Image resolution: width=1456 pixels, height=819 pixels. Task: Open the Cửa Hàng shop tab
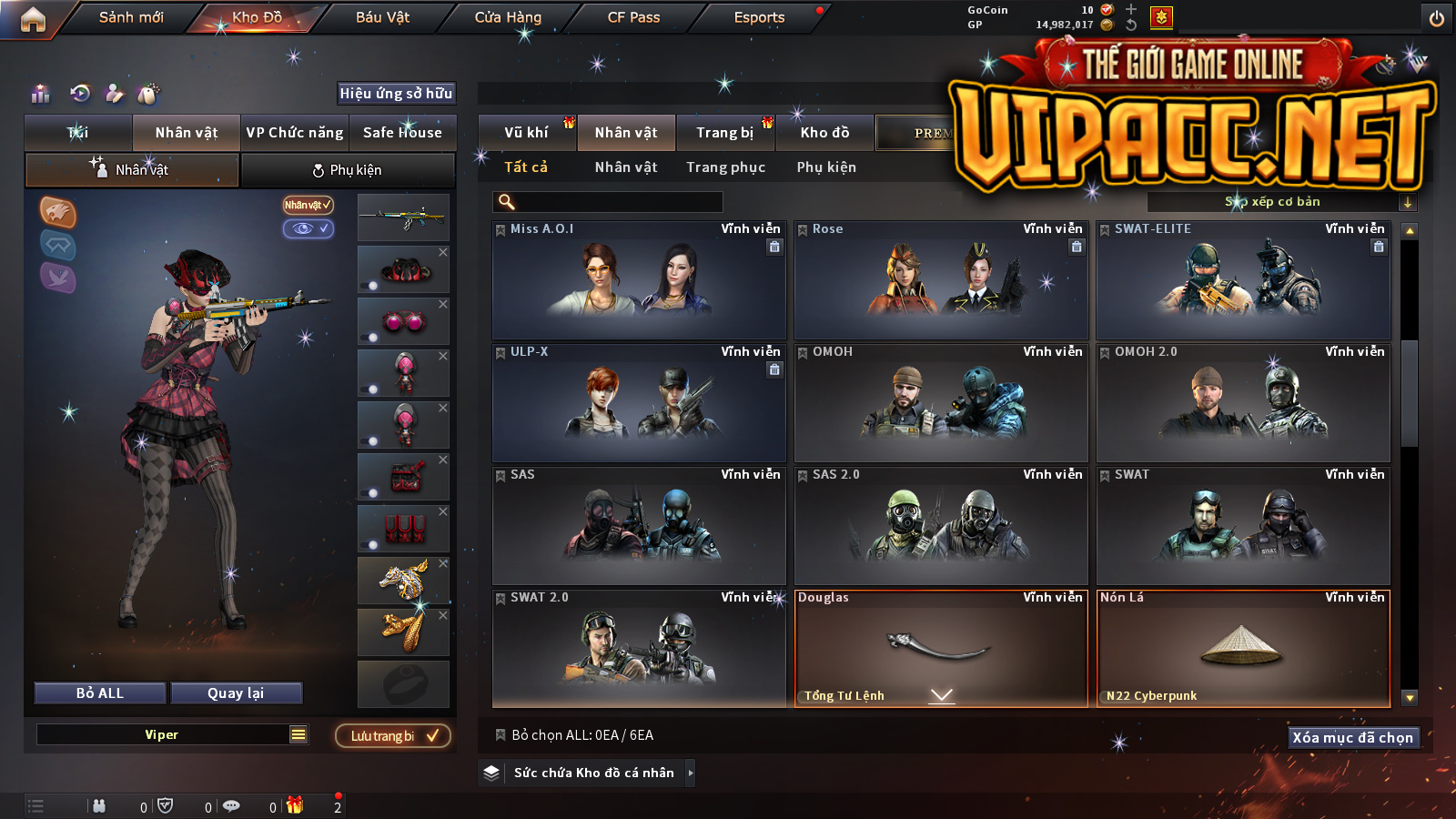508,17
